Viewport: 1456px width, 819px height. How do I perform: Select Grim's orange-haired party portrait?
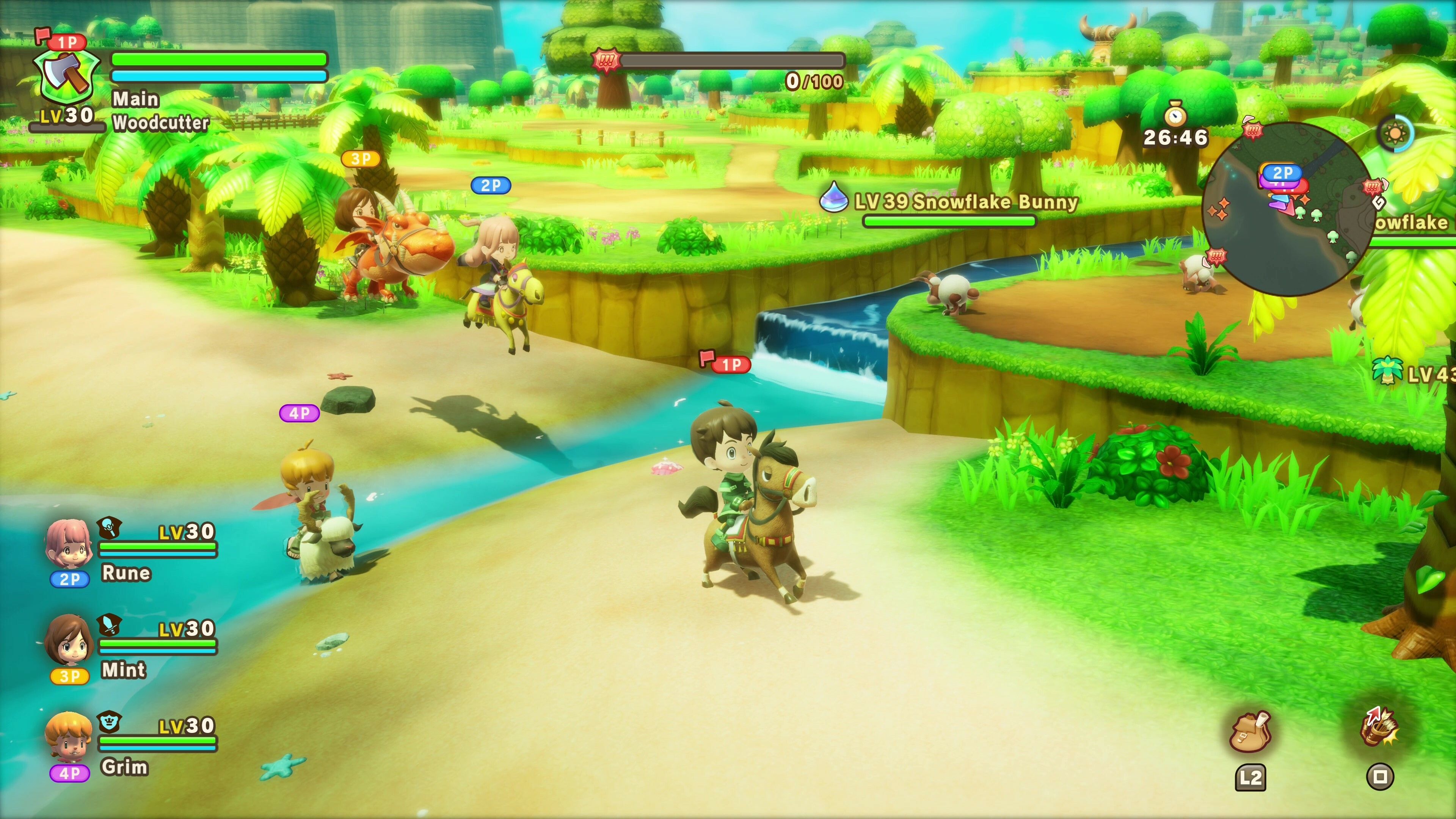click(x=68, y=737)
